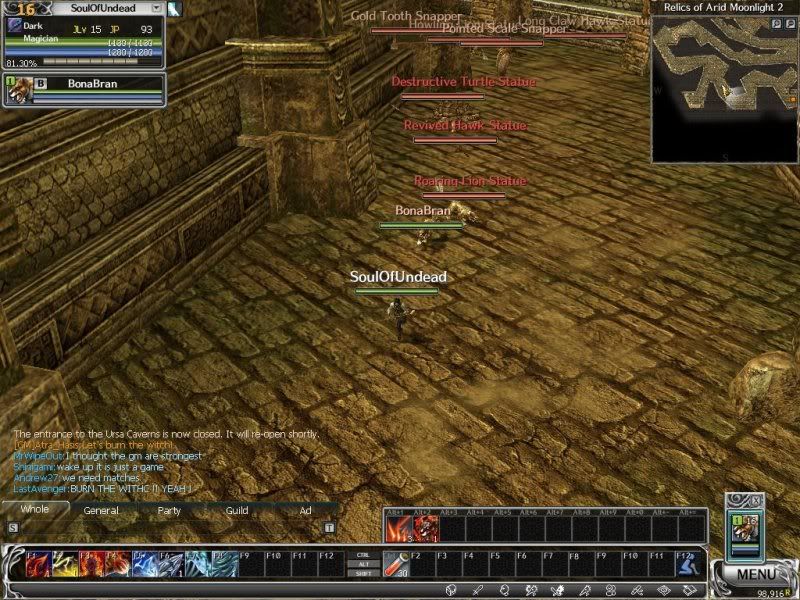Show the Ad chat tab
This screenshot has height=600, width=800.
305,510
